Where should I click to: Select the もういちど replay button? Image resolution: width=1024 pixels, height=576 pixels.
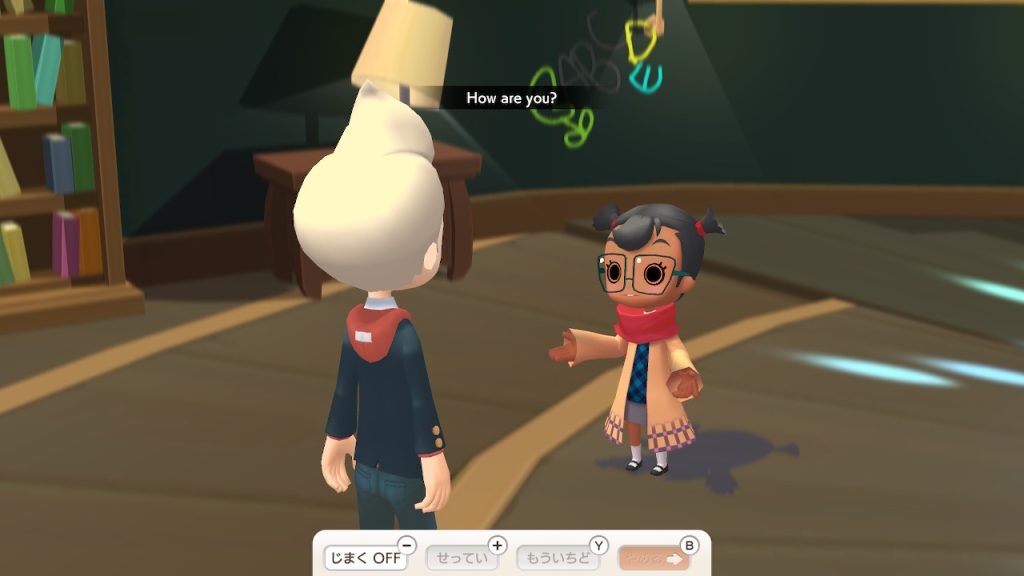557,557
